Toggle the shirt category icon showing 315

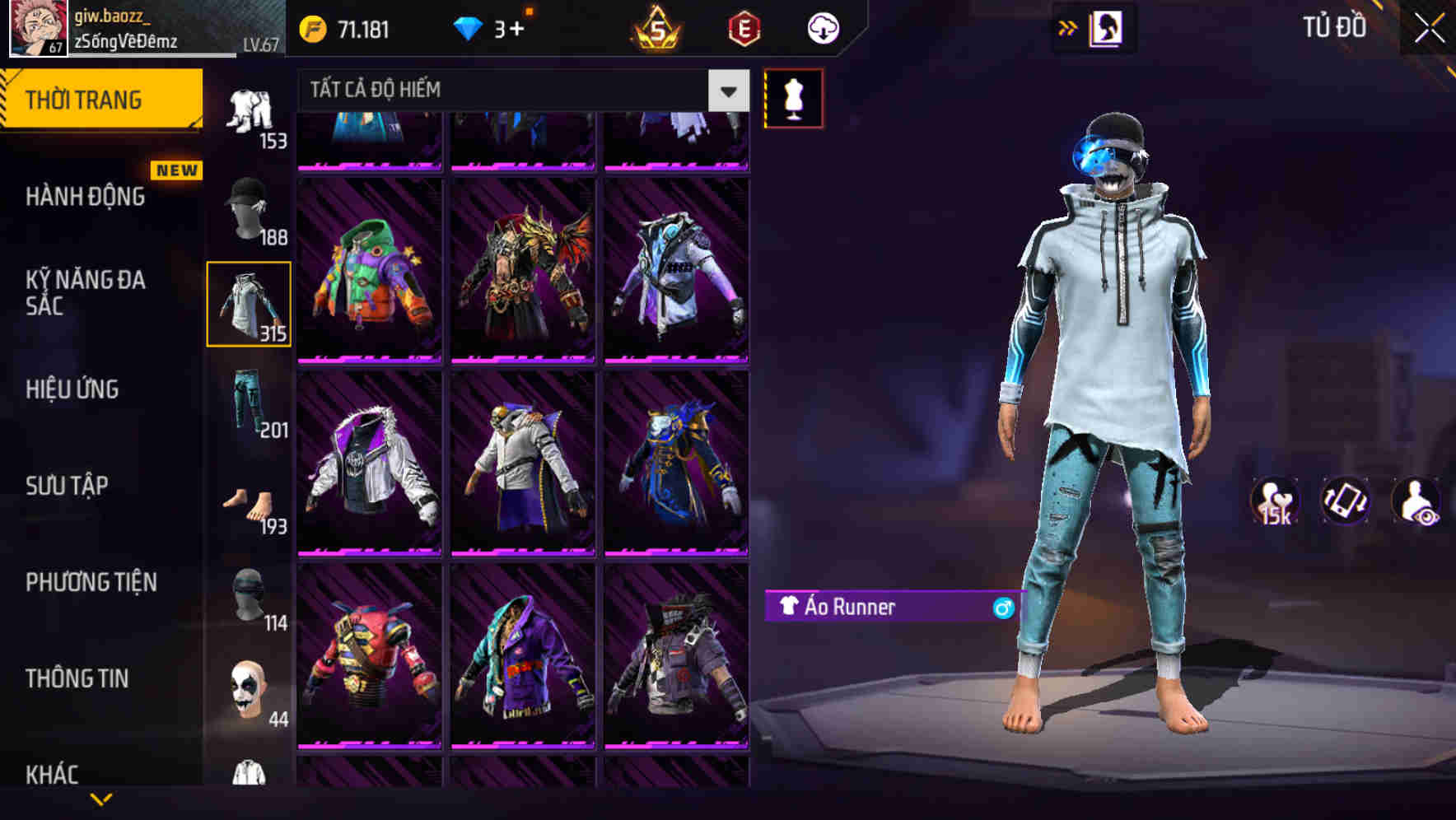250,305
